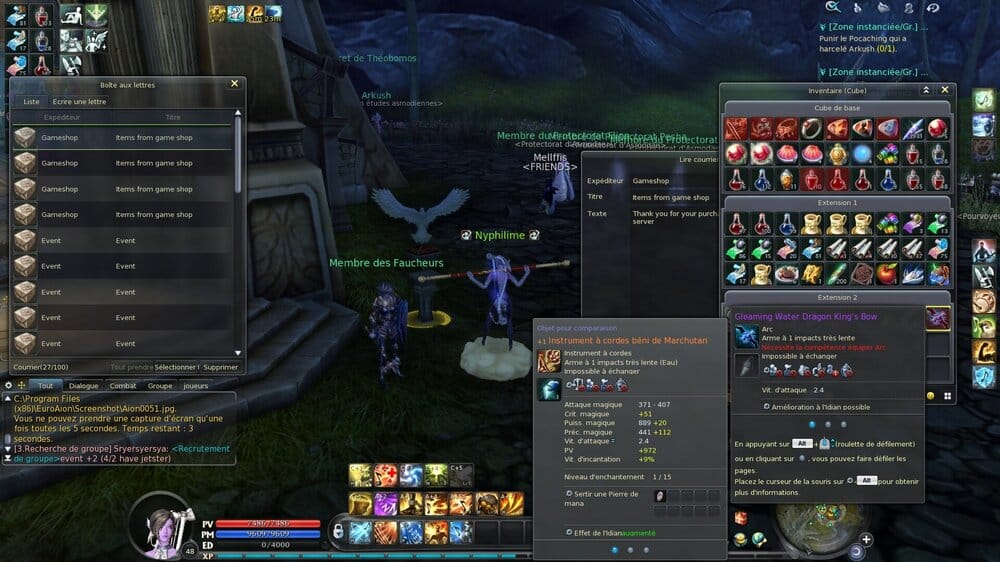The image size is (1000, 562).
Task: Click the Supprimer button in the mailbox
Action: click(x=221, y=367)
